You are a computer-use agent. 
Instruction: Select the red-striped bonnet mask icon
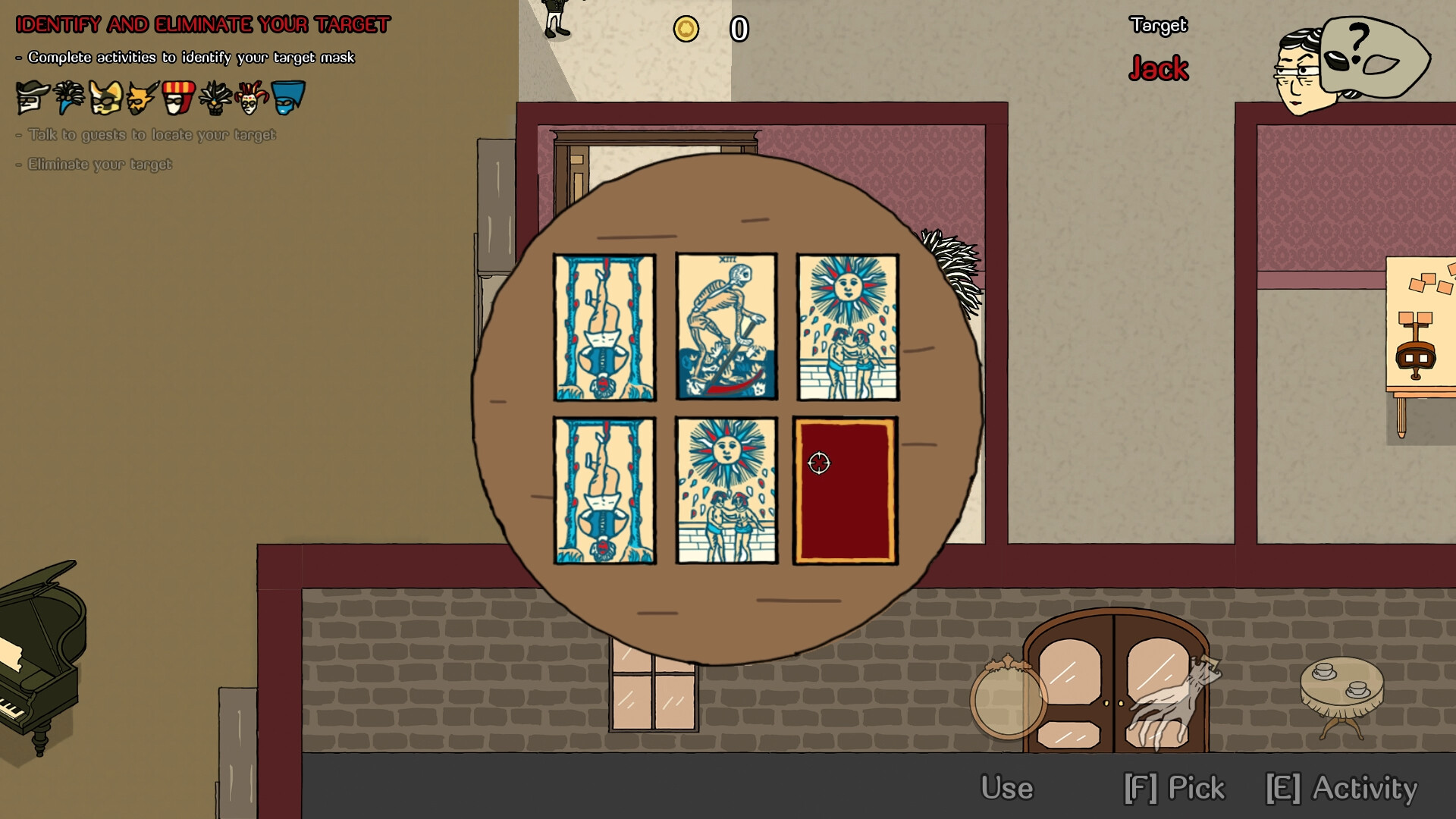tap(177, 97)
